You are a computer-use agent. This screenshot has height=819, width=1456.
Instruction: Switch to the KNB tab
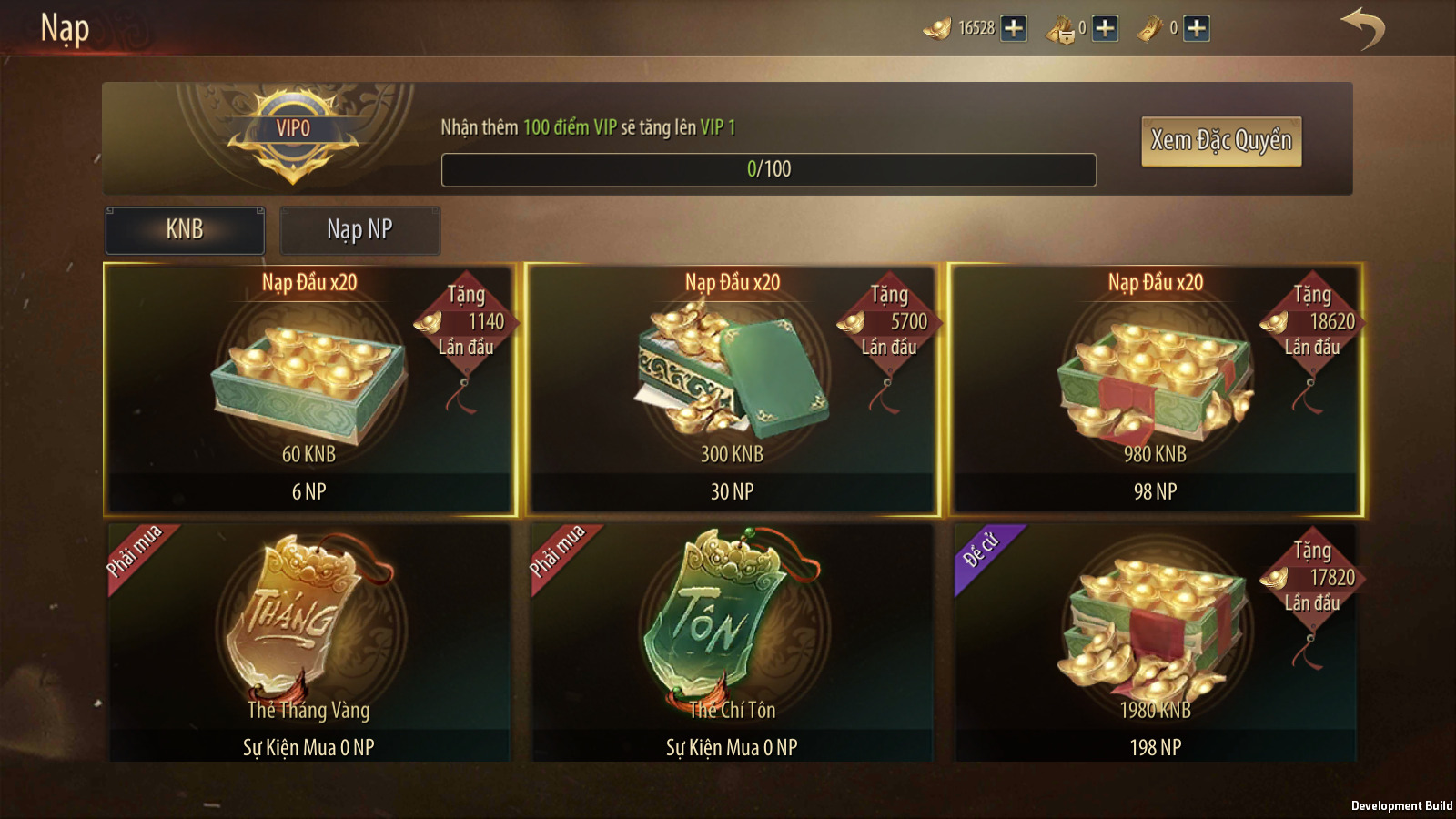click(185, 230)
